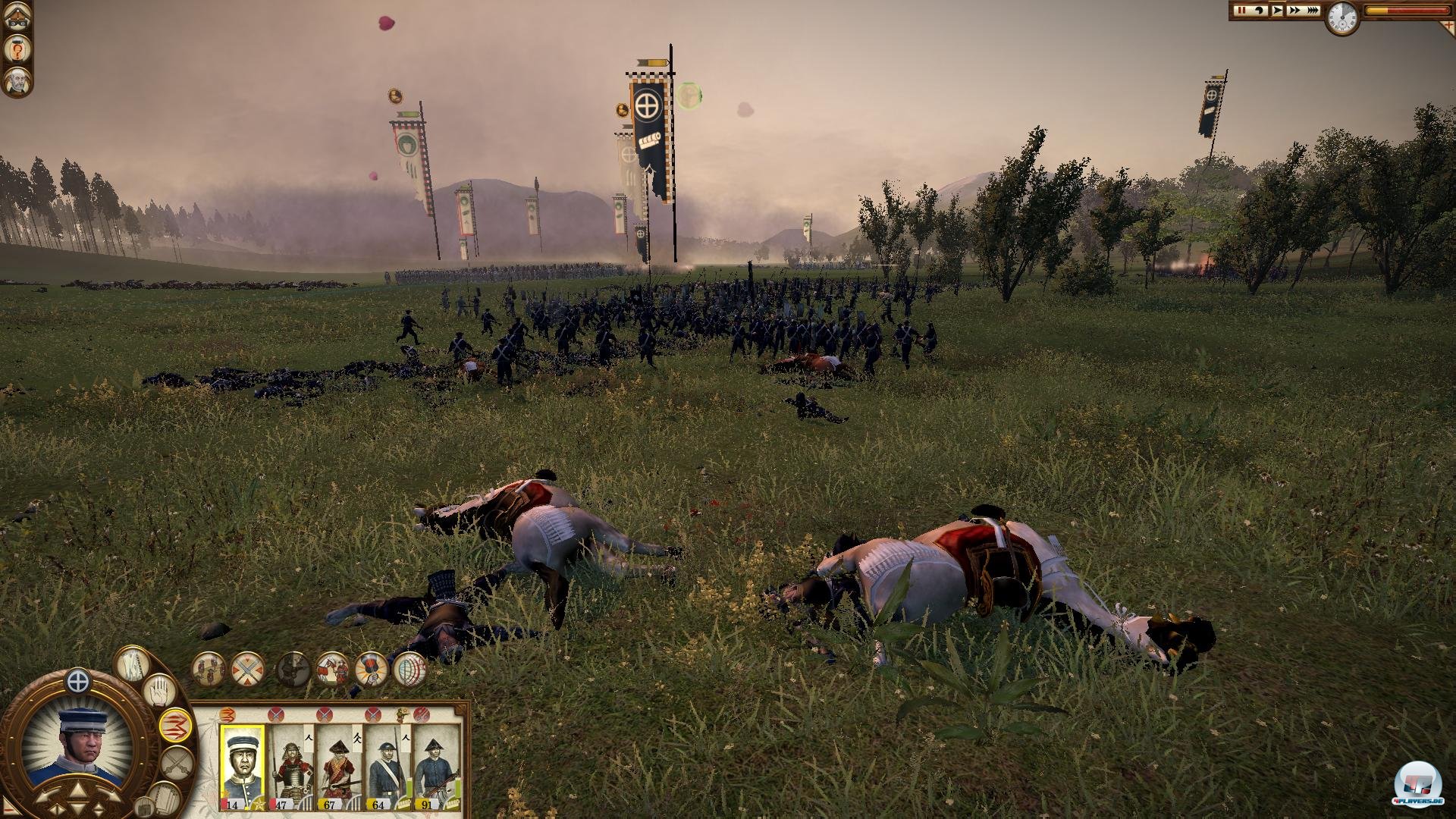1456x819 pixels.
Task: Pause the battle
Action: (x=1241, y=11)
